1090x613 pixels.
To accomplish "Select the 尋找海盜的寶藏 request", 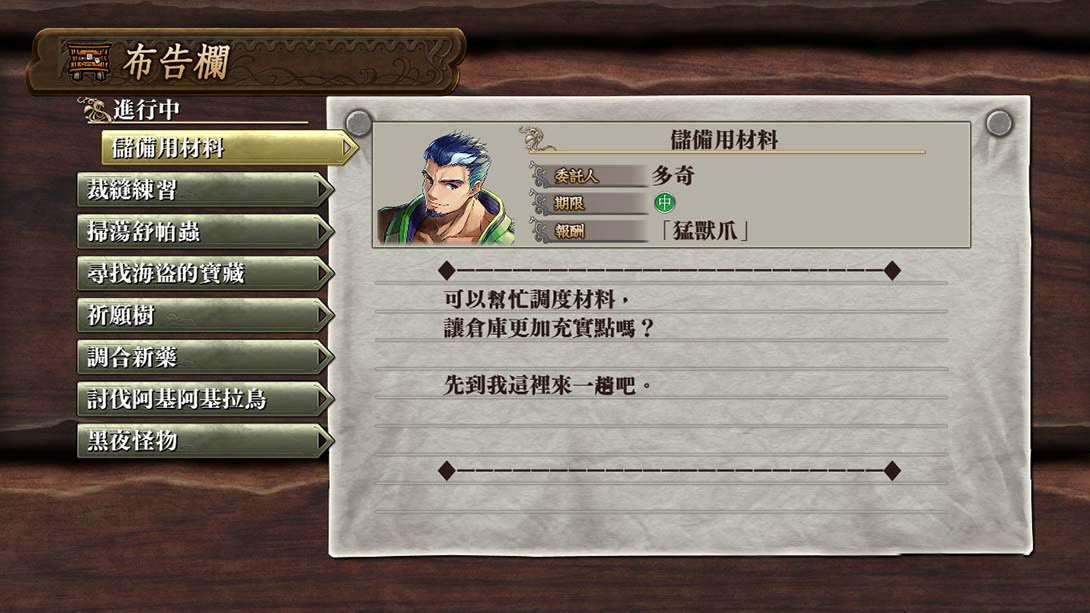I will (205, 273).
